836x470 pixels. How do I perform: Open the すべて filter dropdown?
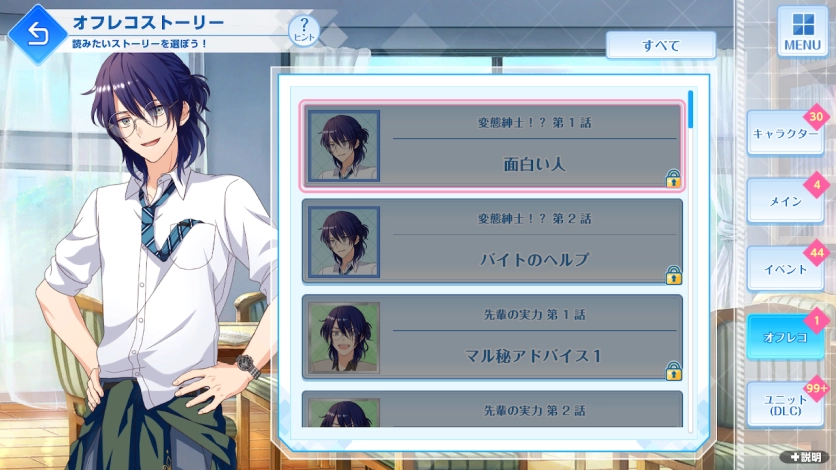pyautogui.click(x=660, y=45)
